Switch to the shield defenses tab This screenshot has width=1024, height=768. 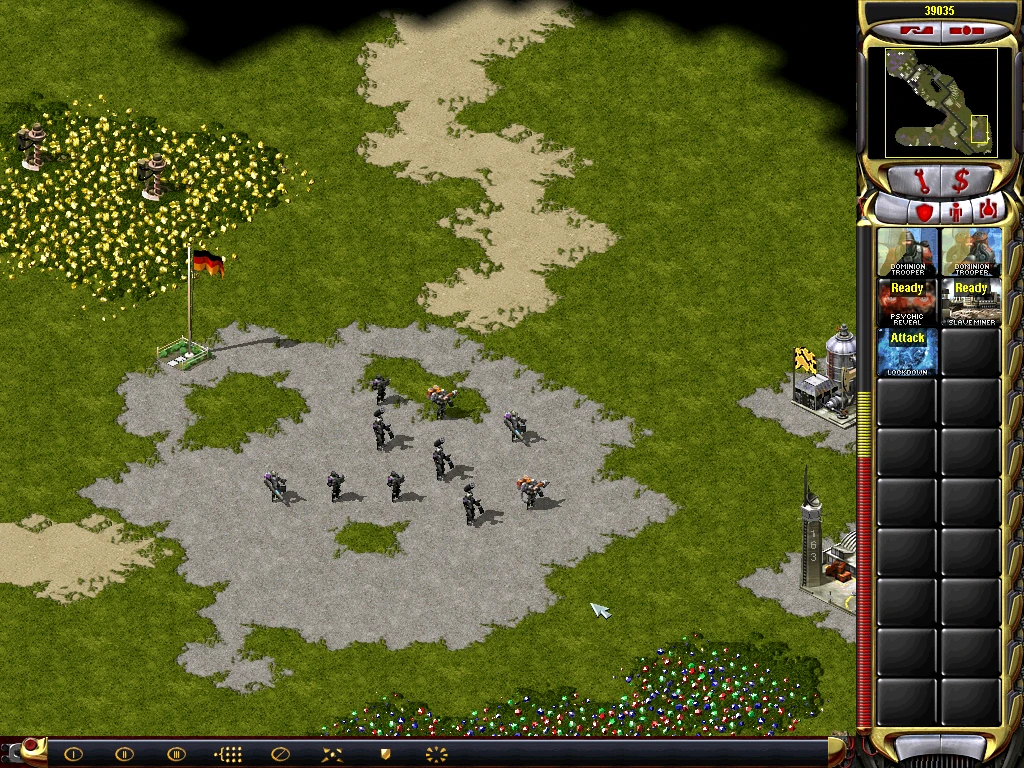click(x=923, y=211)
